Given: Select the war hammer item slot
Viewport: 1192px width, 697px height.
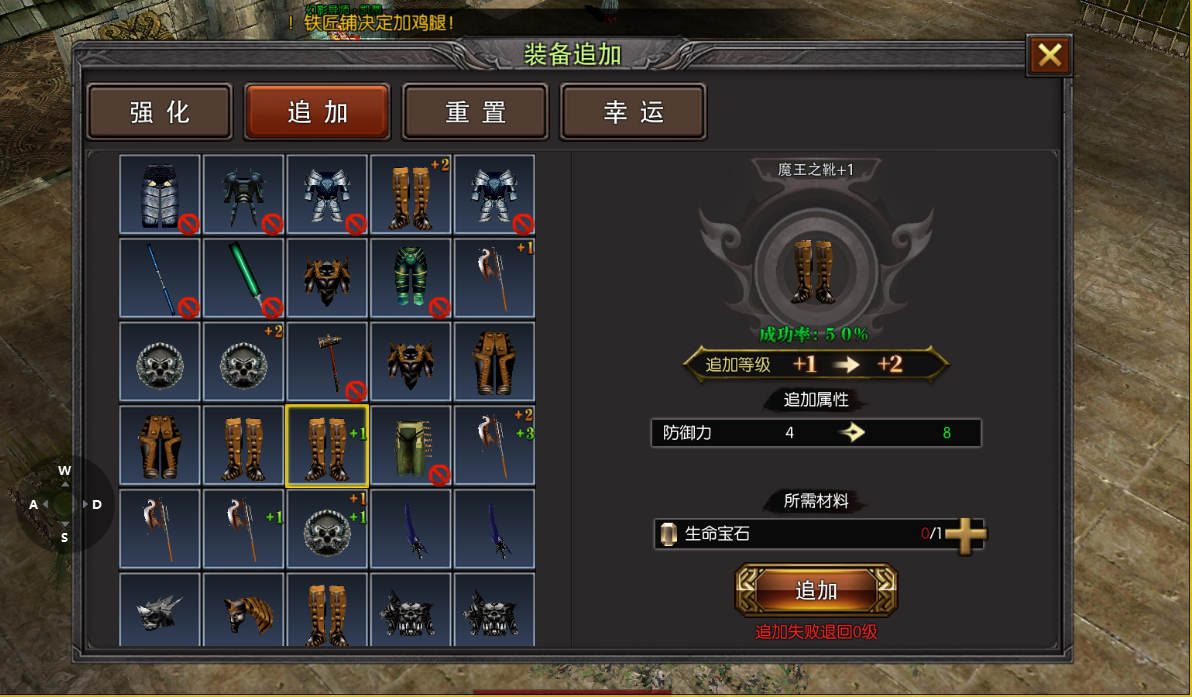Looking at the screenshot, I should (327, 362).
